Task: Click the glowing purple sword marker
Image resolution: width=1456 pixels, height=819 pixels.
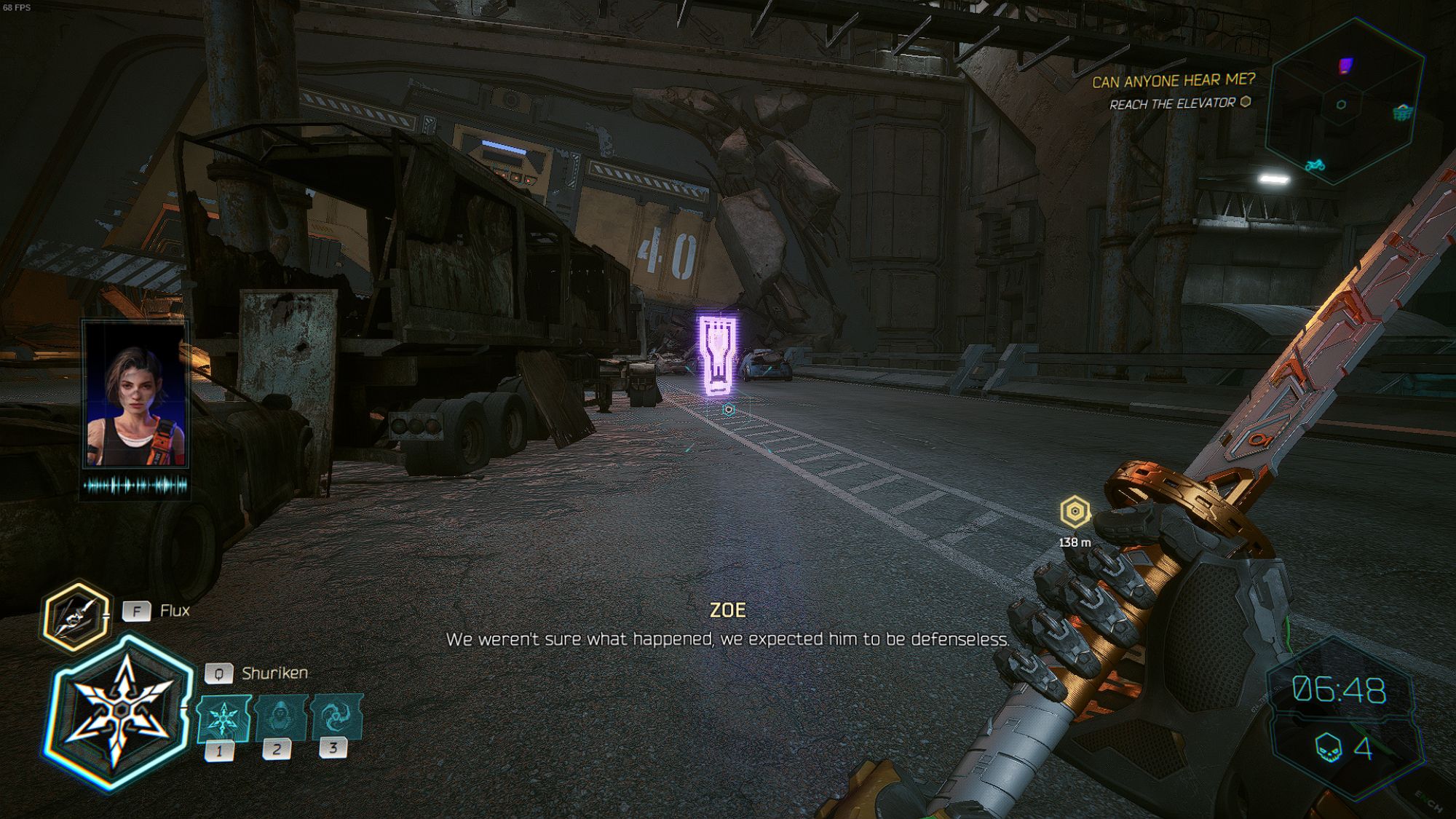Action: [717, 356]
